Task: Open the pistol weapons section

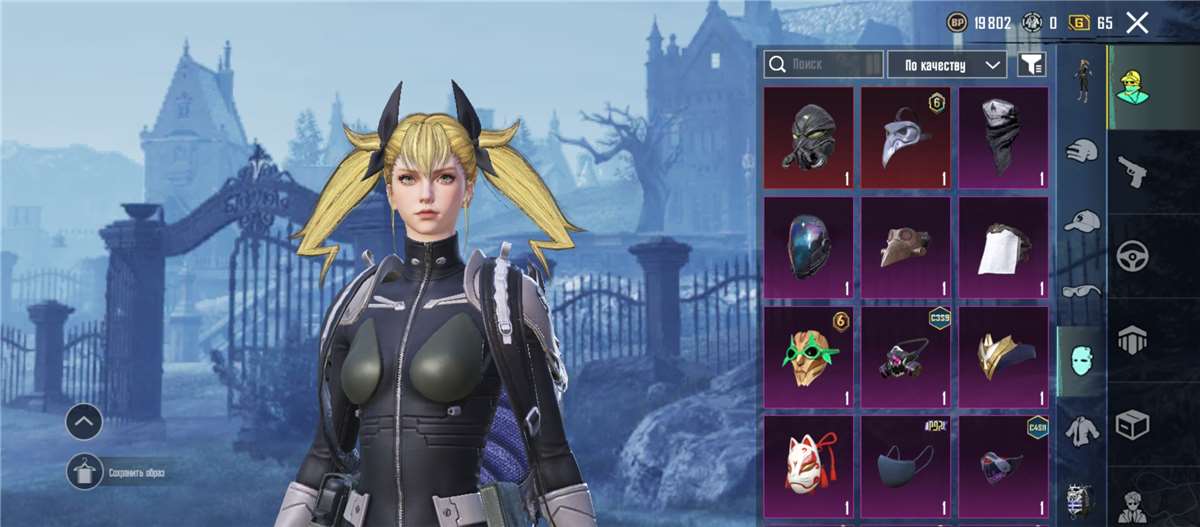Action: pos(1131,170)
